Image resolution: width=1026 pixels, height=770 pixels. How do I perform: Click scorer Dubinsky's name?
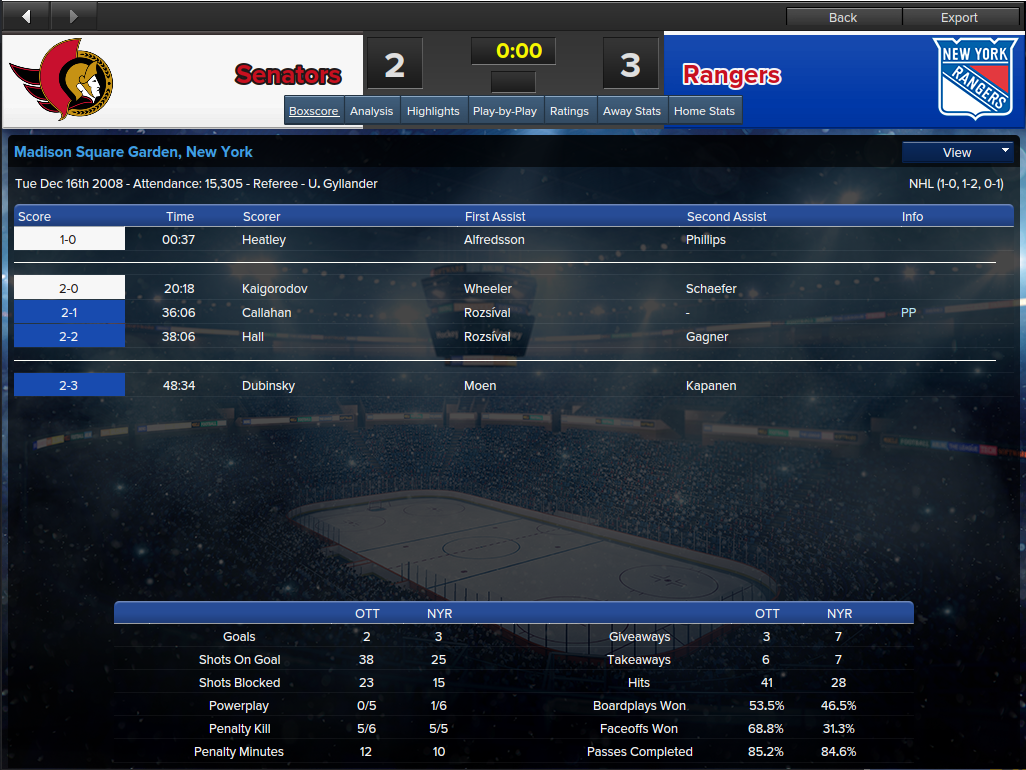(268, 386)
